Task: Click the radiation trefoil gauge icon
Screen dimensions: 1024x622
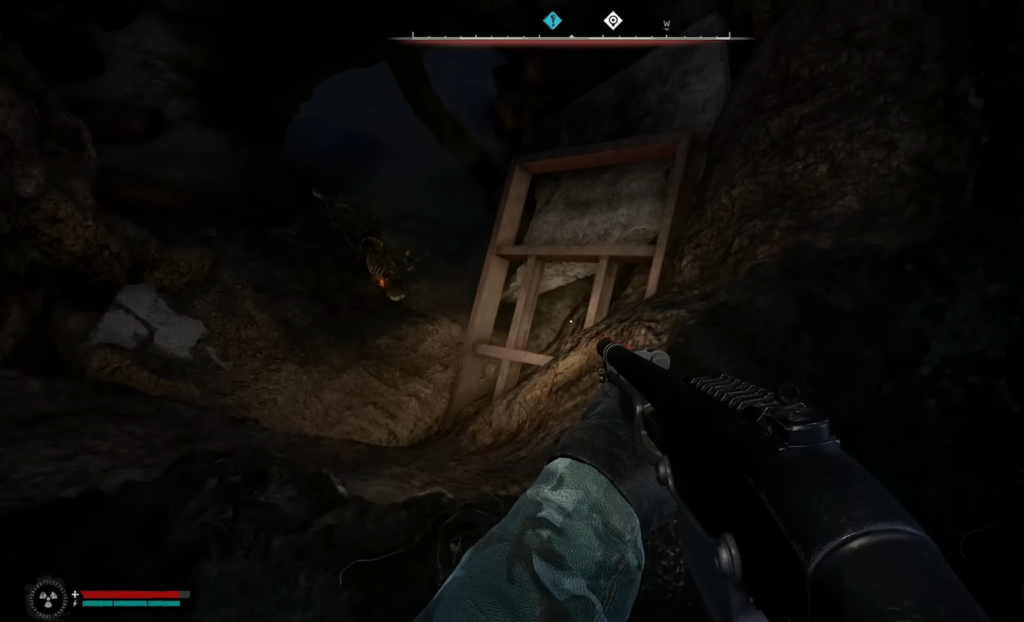Action: click(x=46, y=597)
